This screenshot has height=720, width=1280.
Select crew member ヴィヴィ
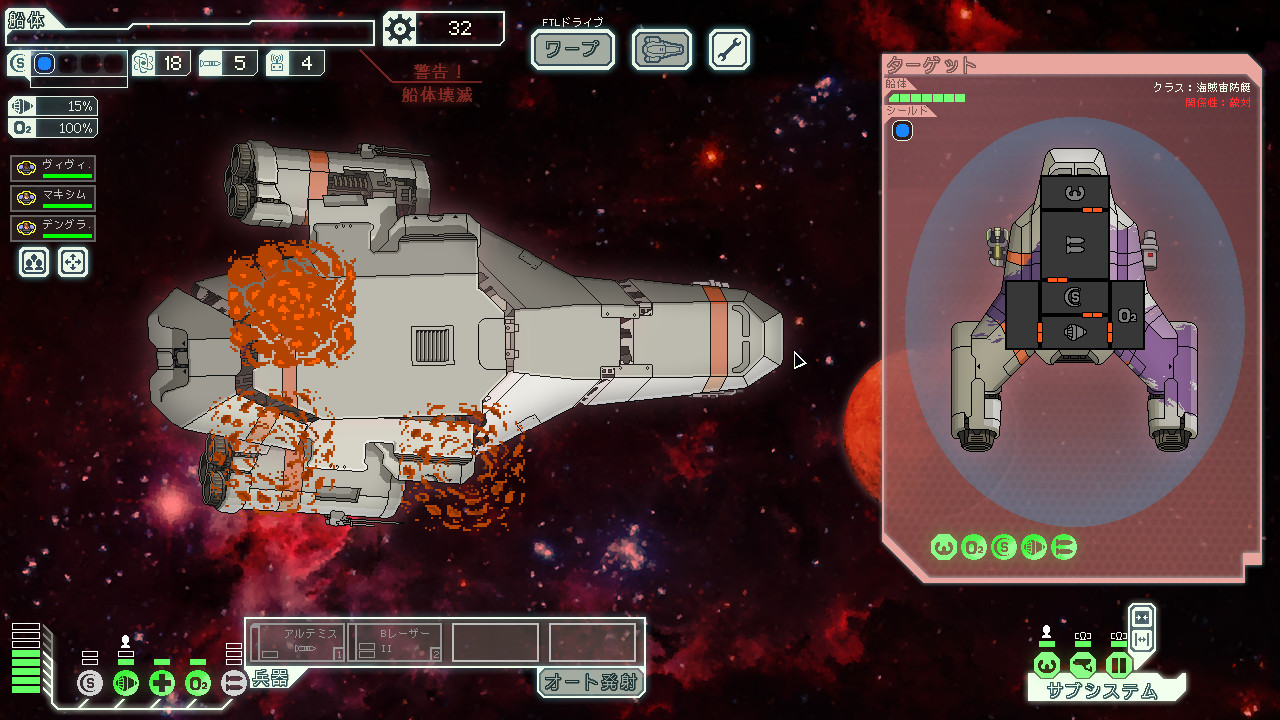(x=54, y=168)
